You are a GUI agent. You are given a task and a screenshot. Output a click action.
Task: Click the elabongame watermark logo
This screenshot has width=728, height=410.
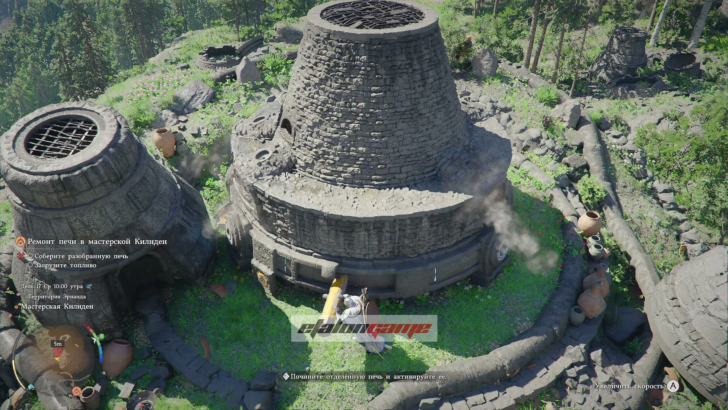[364, 328]
